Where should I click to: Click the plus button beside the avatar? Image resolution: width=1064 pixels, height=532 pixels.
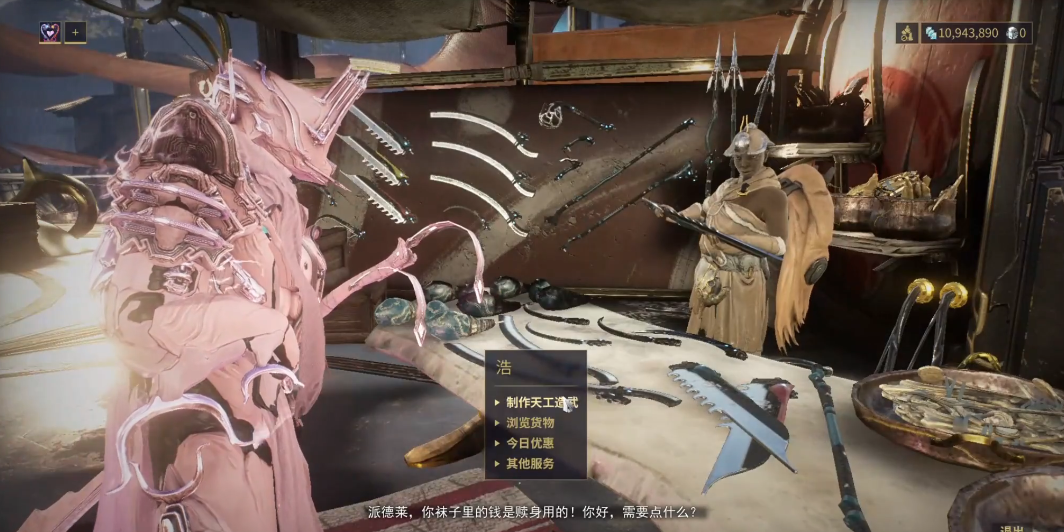click(x=75, y=32)
